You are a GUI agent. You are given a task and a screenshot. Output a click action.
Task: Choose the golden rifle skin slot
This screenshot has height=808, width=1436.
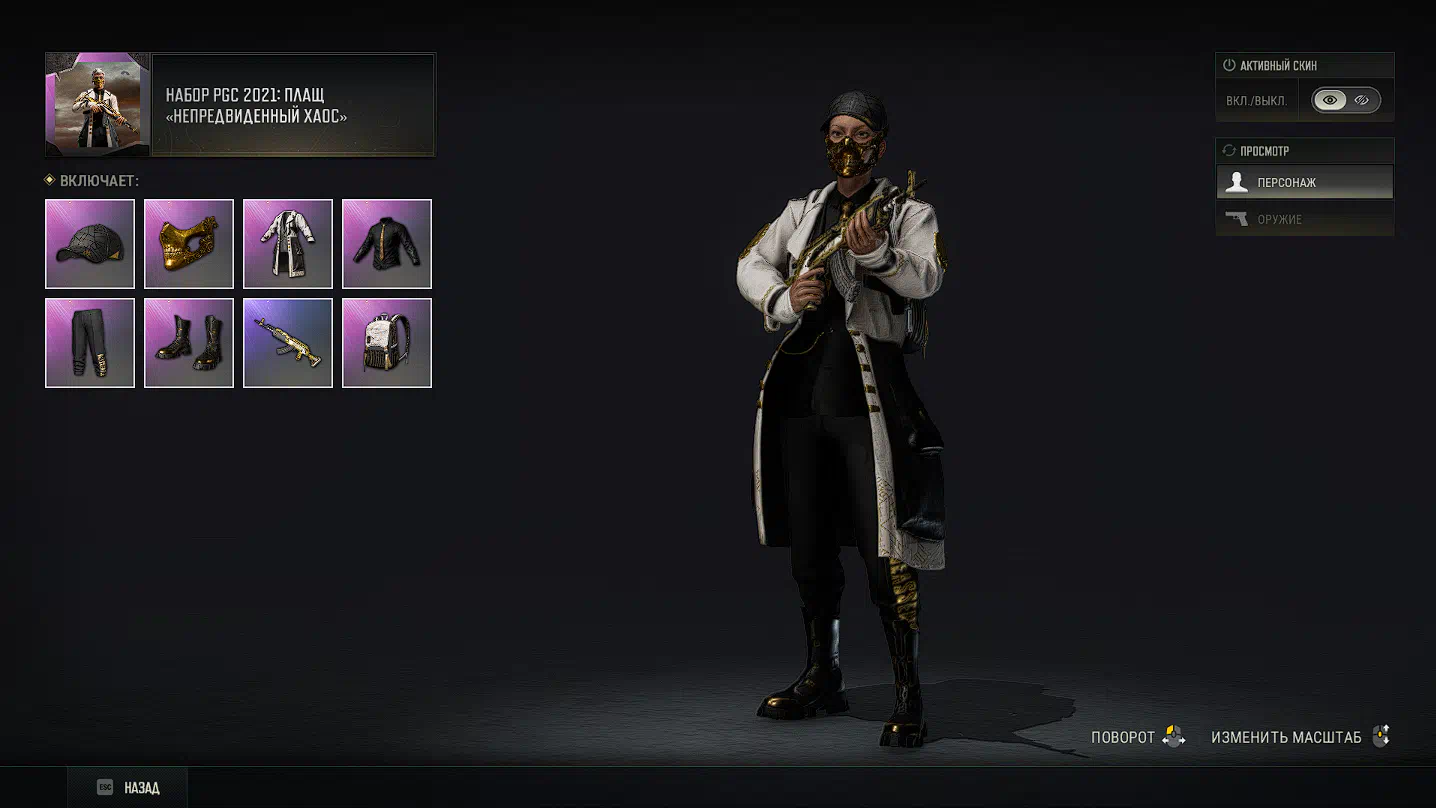pos(288,343)
